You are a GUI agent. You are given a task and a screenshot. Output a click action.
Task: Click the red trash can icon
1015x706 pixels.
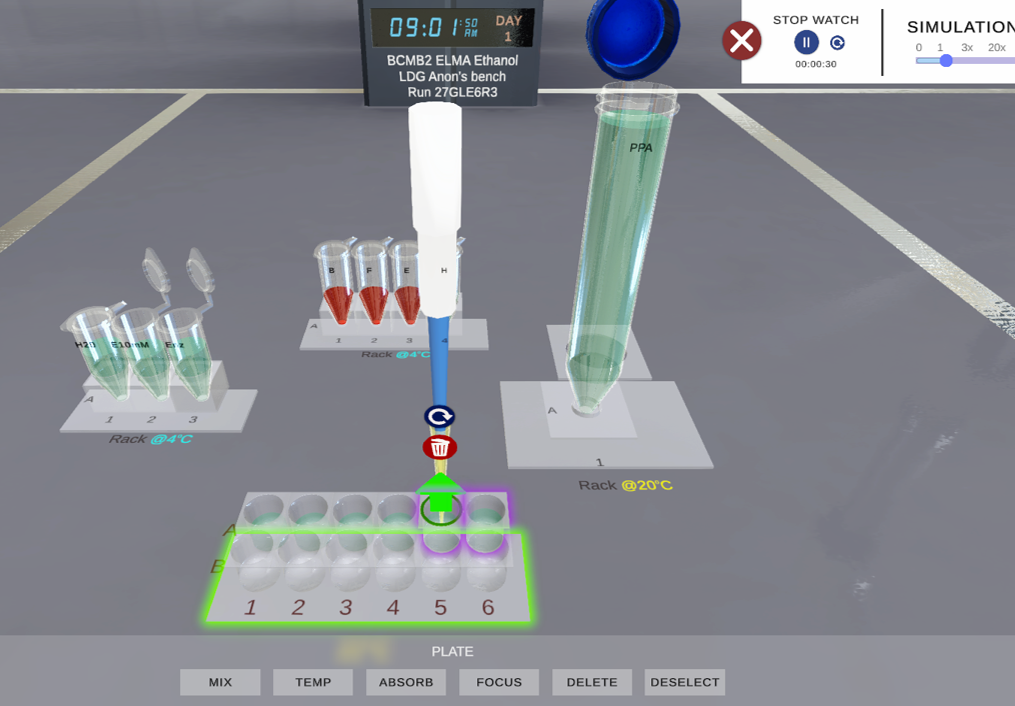point(439,447)
